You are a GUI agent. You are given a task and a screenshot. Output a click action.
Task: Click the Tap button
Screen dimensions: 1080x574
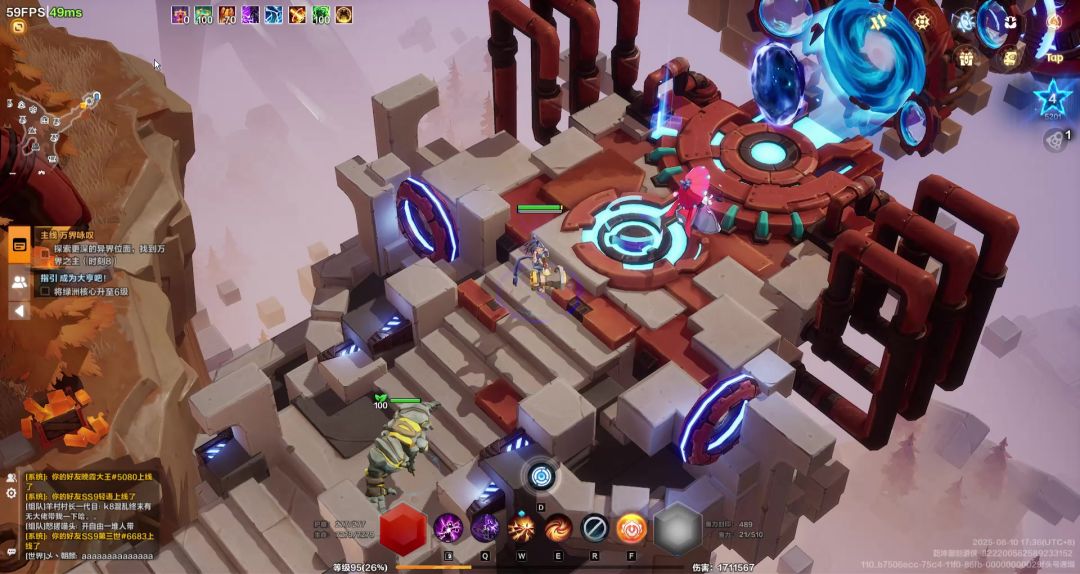click(1054, 57)
